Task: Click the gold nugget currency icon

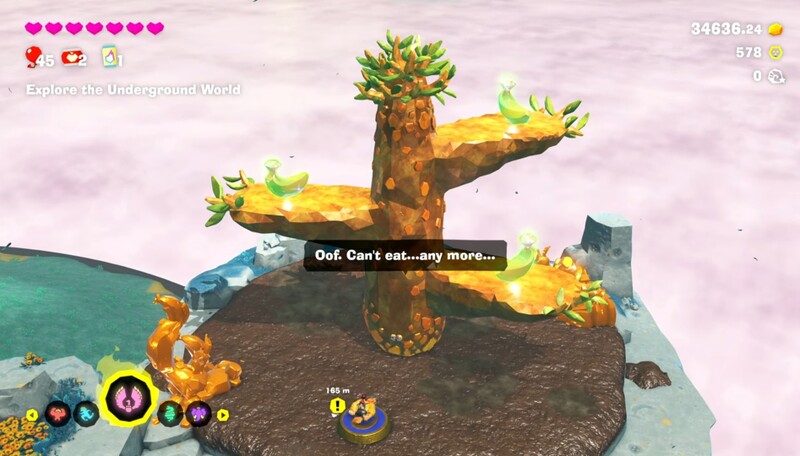Action: pyautogui.click(x=774, y=29)
